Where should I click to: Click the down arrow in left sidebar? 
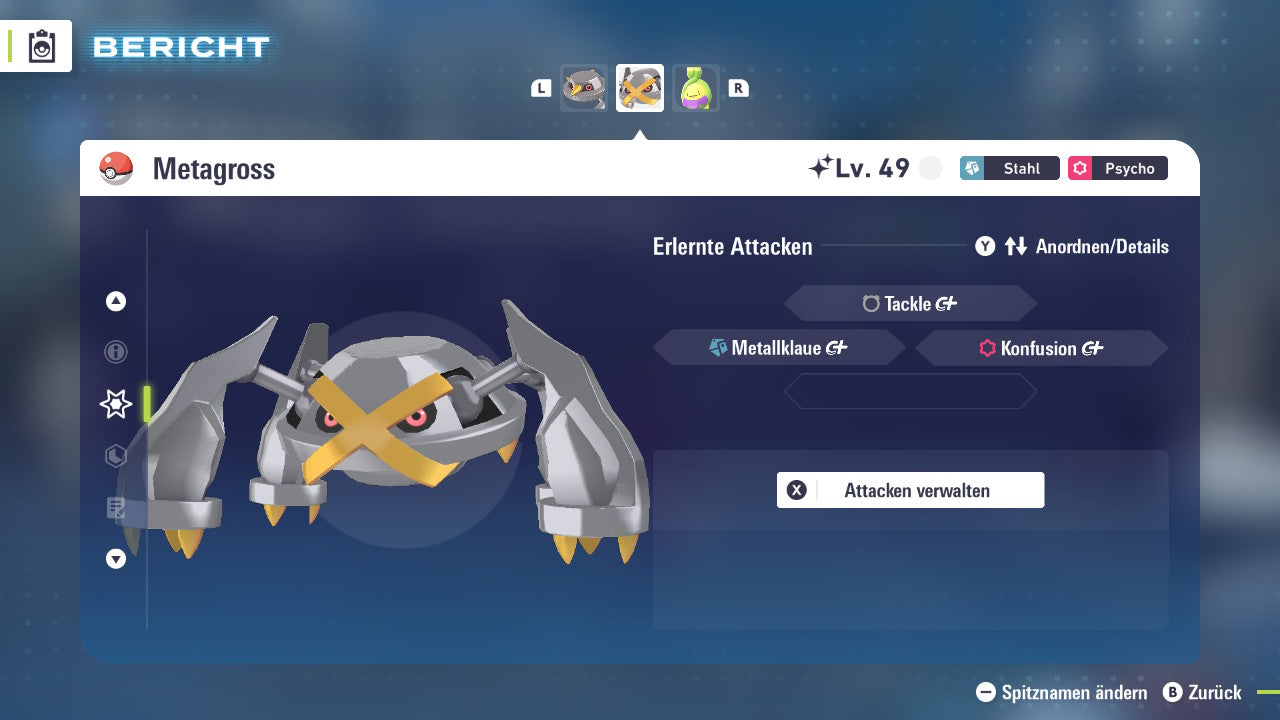click(x=115, y=559)
